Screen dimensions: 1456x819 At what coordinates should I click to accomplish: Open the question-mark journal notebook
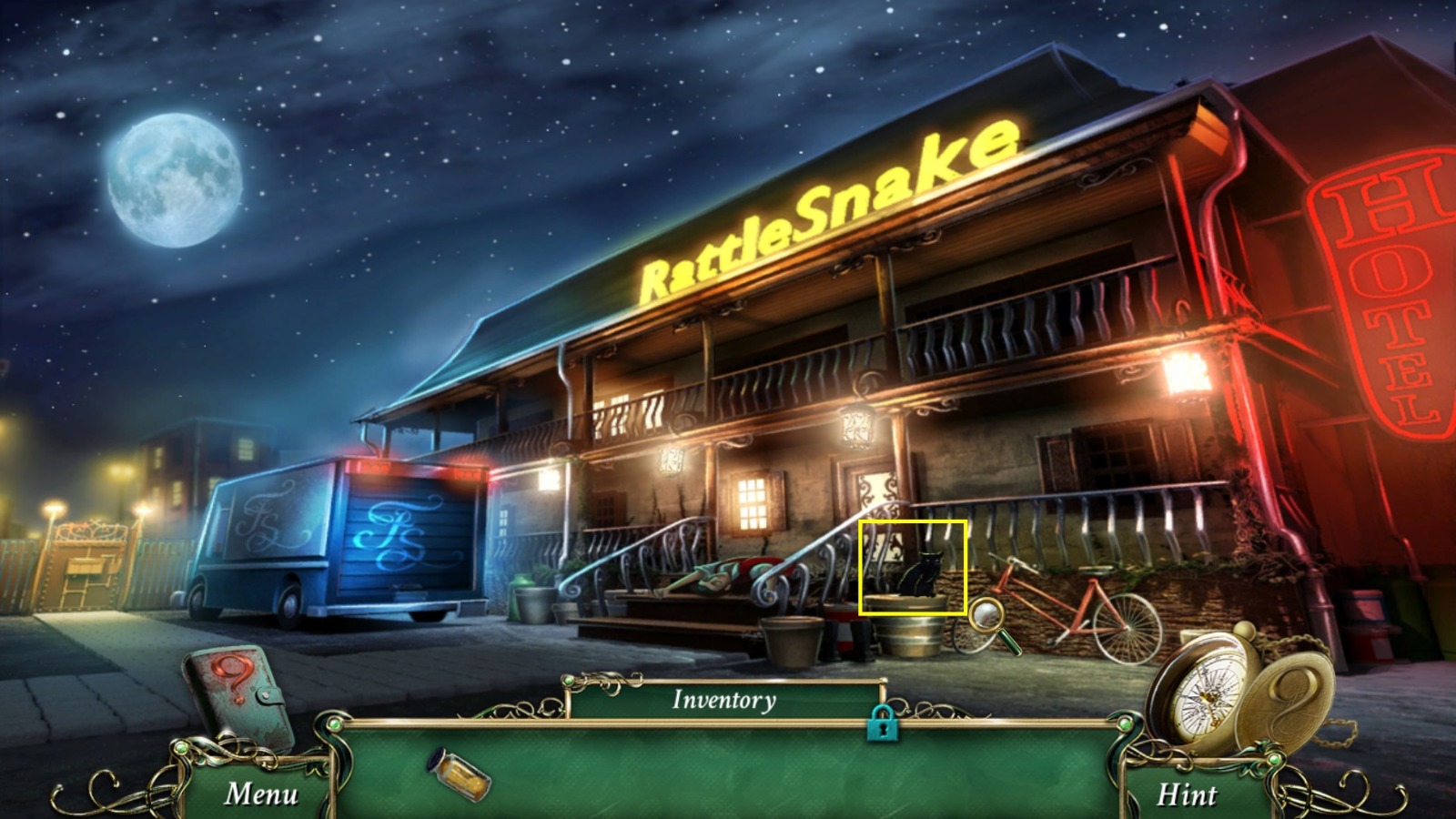click(239, 693)
